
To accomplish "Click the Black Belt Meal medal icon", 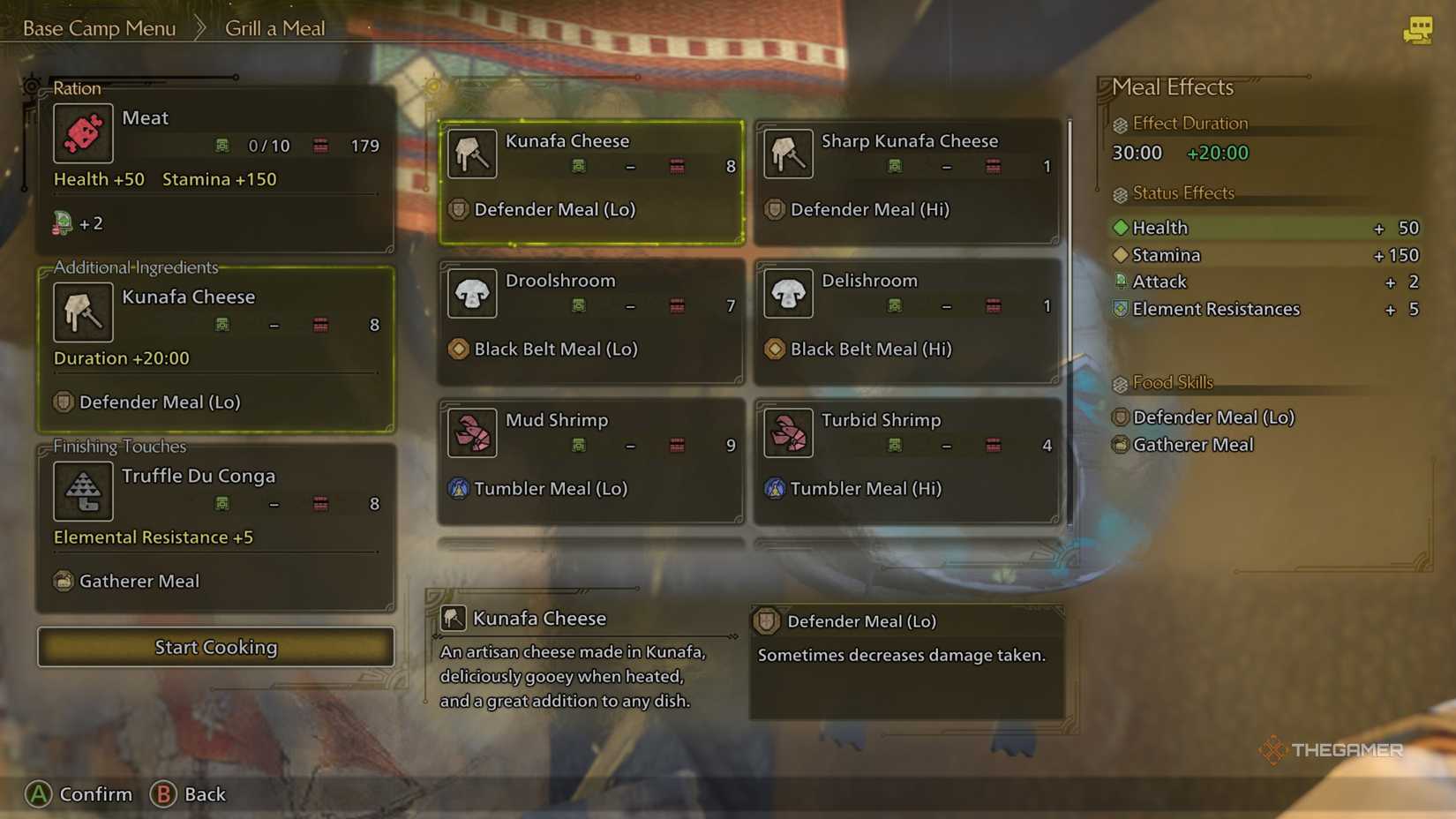I will point(459,349).
